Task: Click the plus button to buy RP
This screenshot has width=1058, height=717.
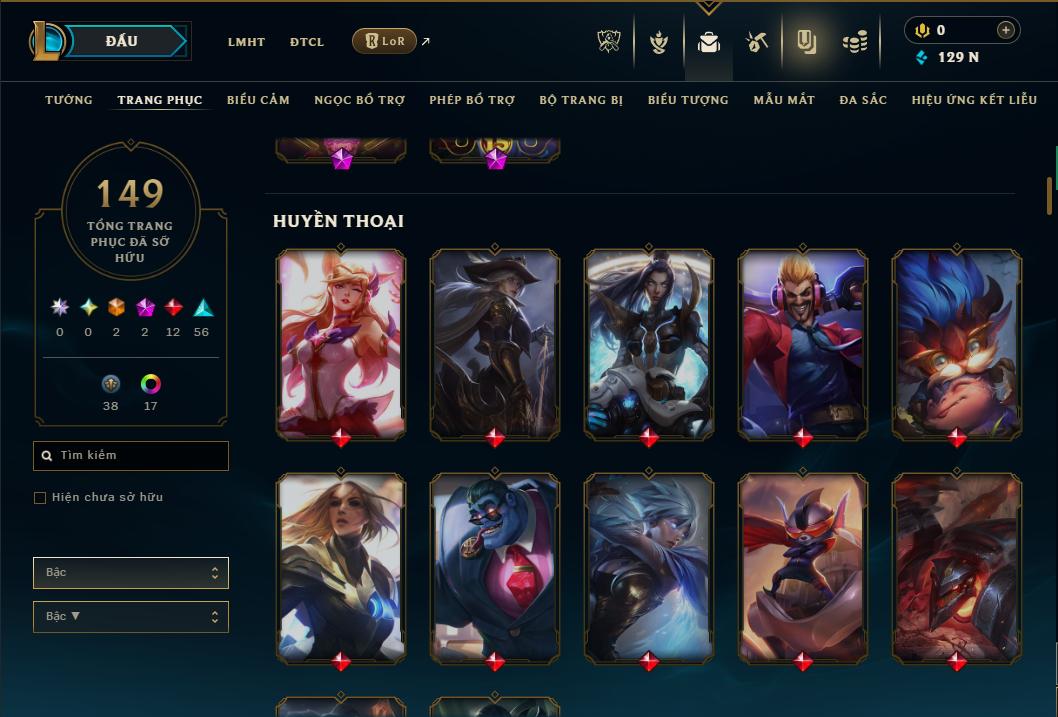Action: click(x=1005, y=30)
